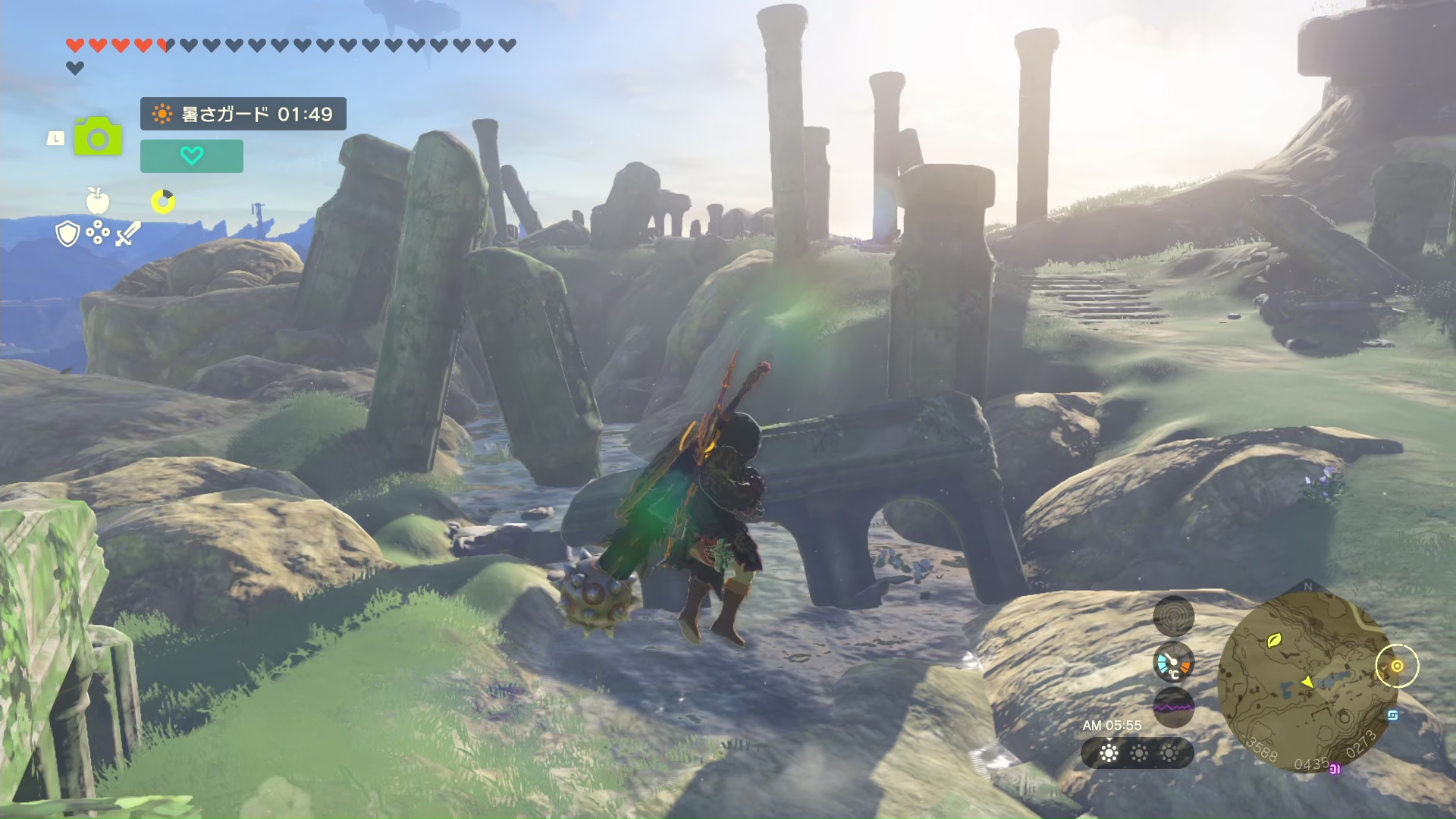Image resolution: width=1456 pixels, height=819 pixels.
Task: Select the yellow leaf marker on minimap
Action: pos(1274,641)
